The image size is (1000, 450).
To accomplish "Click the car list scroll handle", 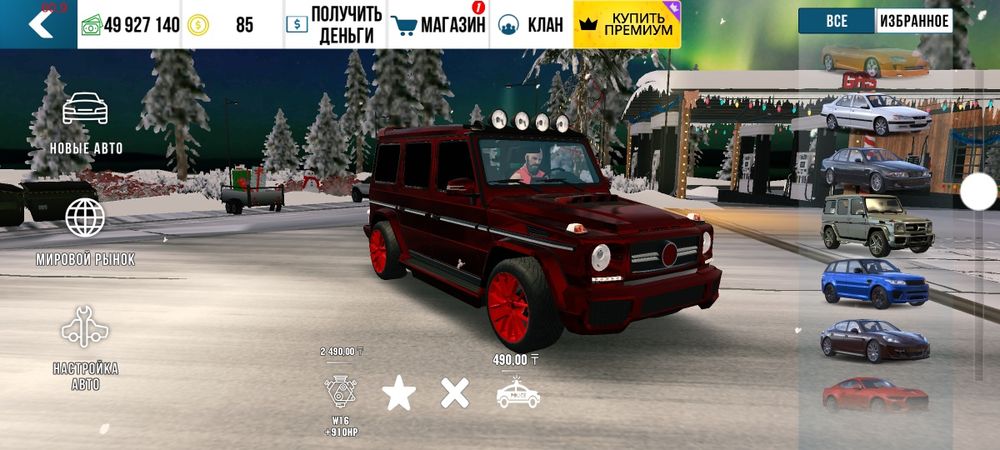I will point(979,193).
